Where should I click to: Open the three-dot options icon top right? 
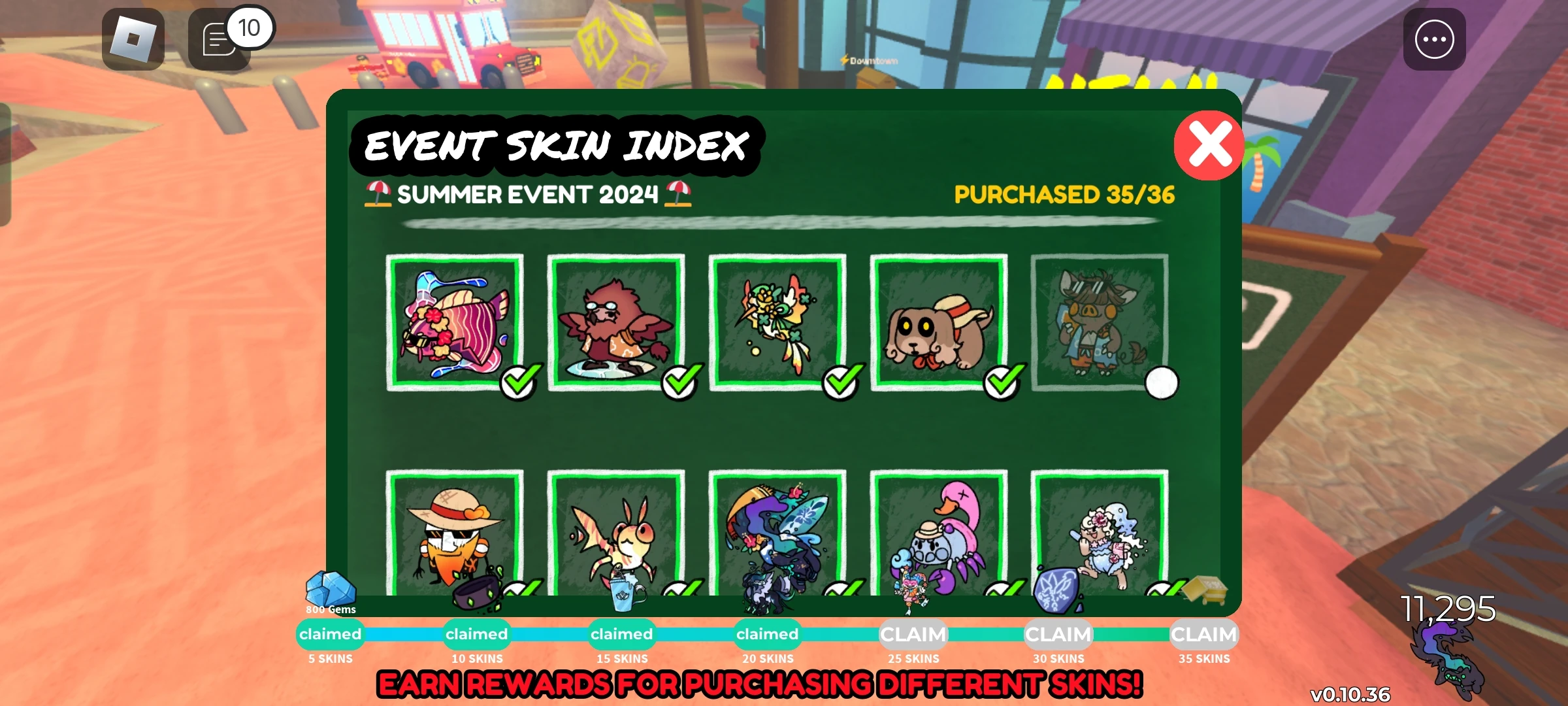pyautogui.click(x=1433, y=38)
